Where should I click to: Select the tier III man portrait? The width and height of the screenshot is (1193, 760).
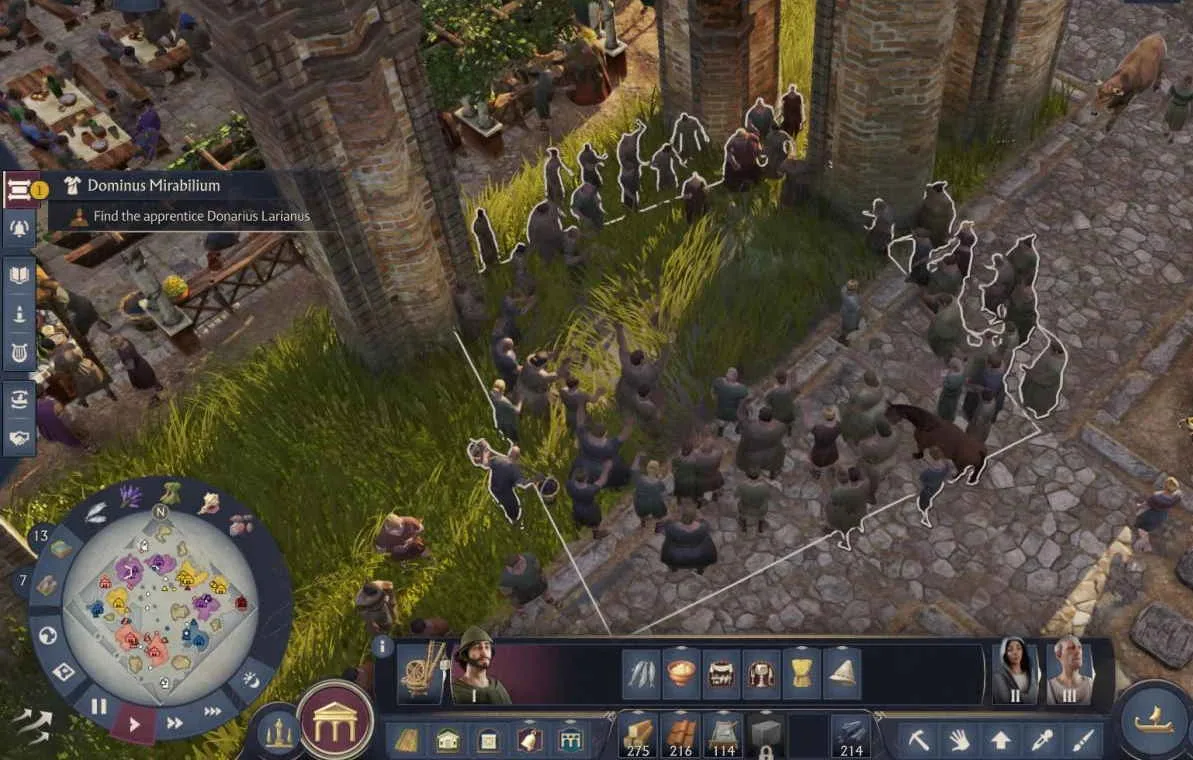click(x=1069, y=670)
